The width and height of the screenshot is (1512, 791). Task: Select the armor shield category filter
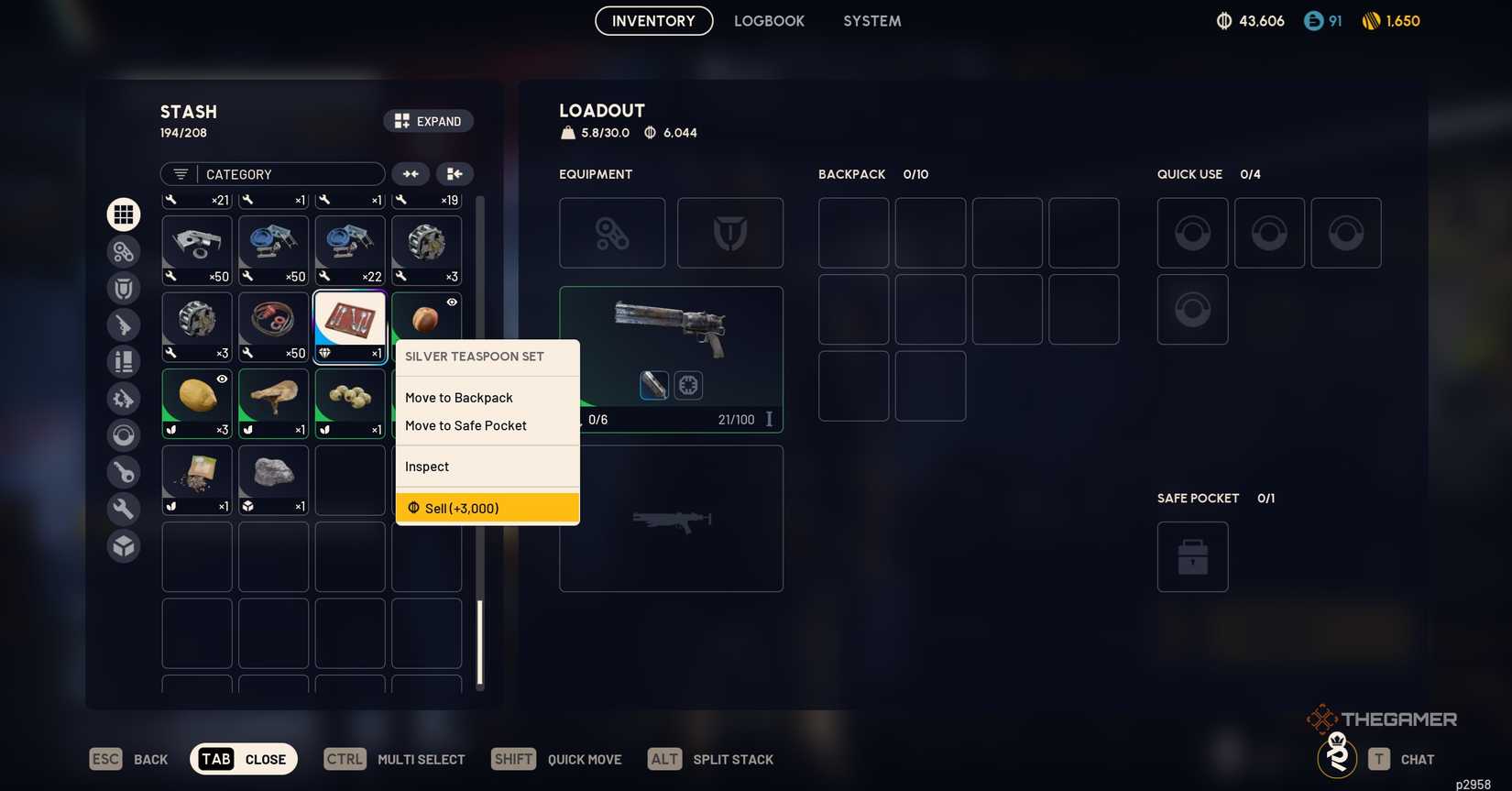pyautogui.click(x=124, y=287)
